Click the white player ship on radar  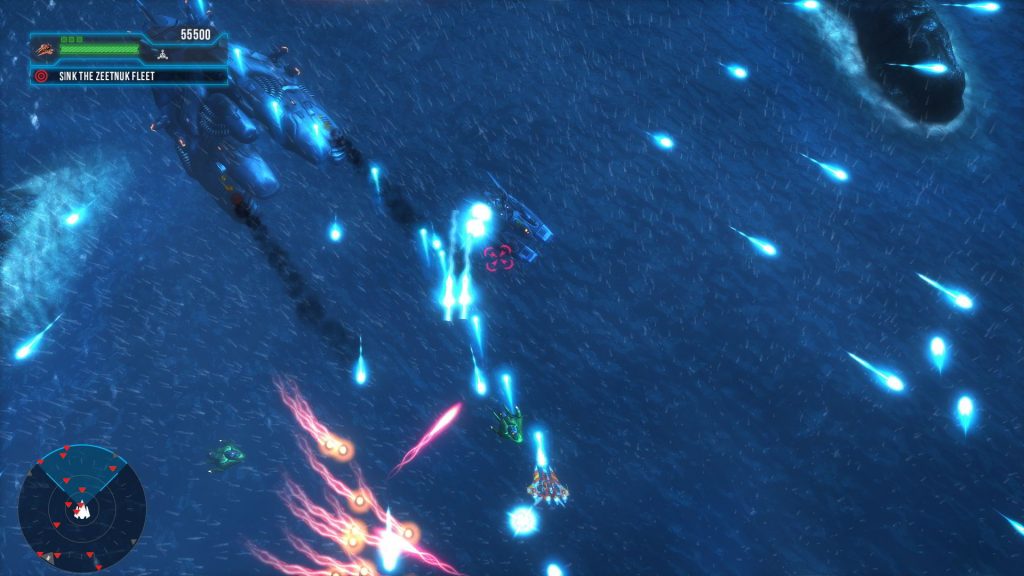pos(82,511)
